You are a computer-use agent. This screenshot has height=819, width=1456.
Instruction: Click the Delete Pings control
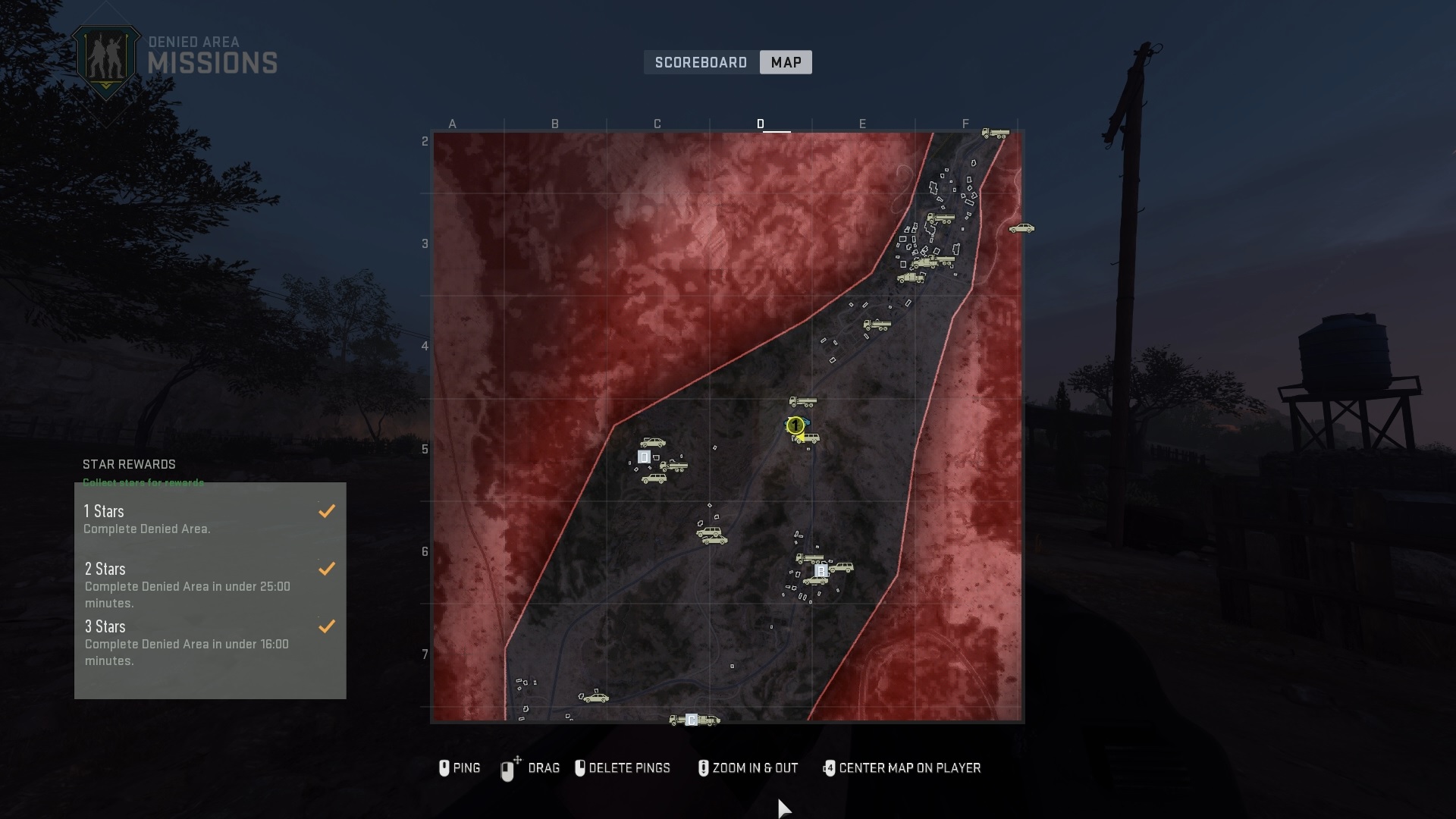pos(582,768)
